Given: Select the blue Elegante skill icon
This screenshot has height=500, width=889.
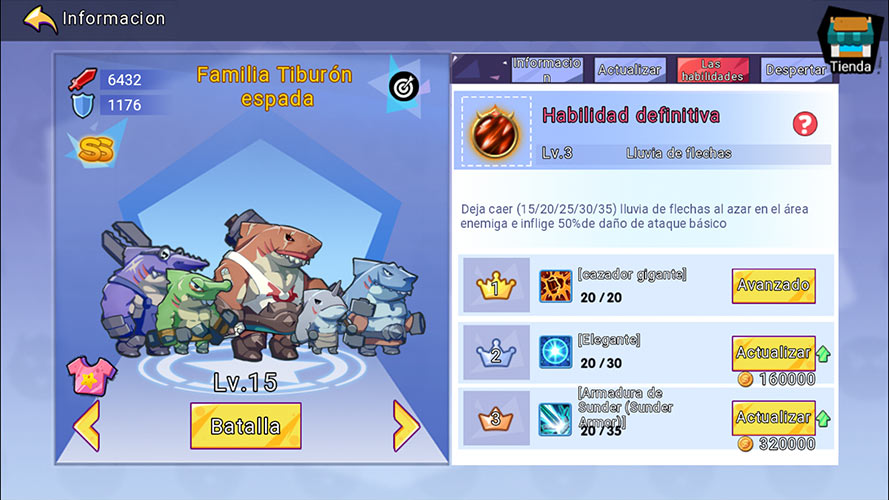Looking at the screenshot, I should pos(555,352).
